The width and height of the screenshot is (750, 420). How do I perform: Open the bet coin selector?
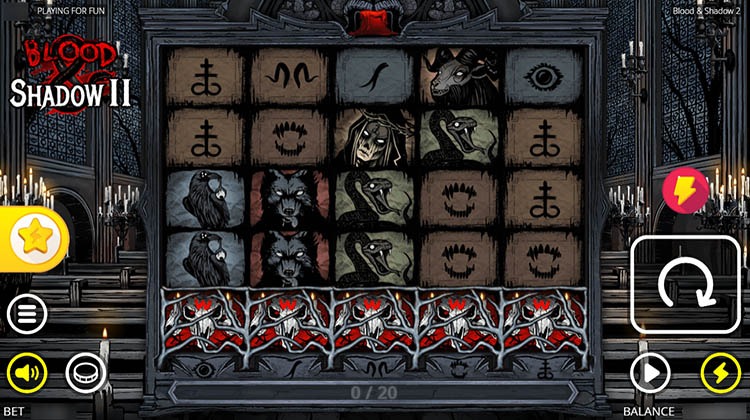pos(85,374)
